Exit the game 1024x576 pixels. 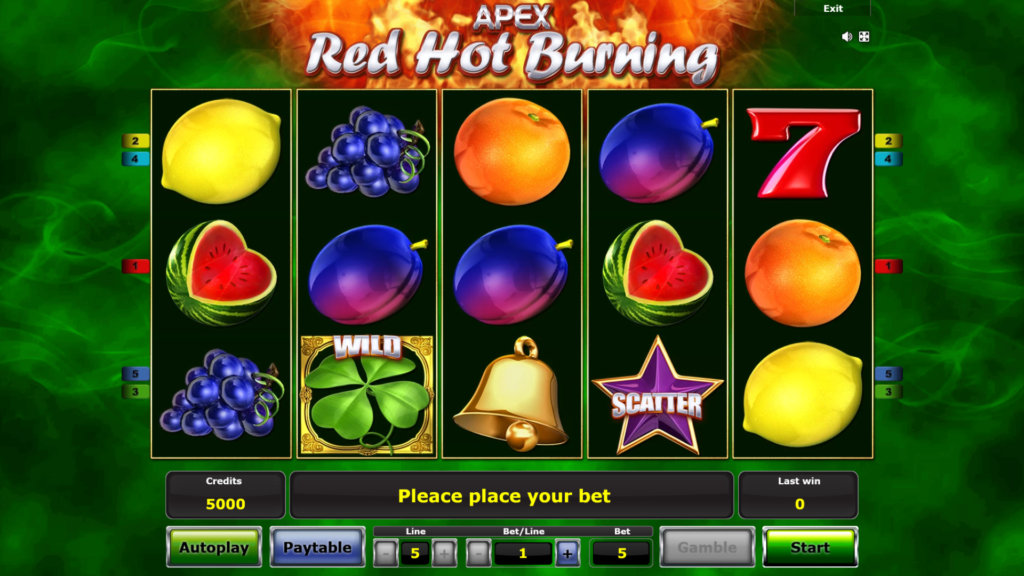coord(833,9)
